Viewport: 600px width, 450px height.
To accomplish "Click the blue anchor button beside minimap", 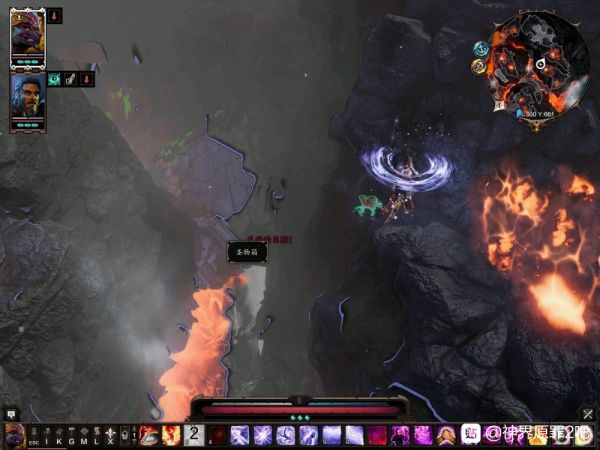I will 479,47.
